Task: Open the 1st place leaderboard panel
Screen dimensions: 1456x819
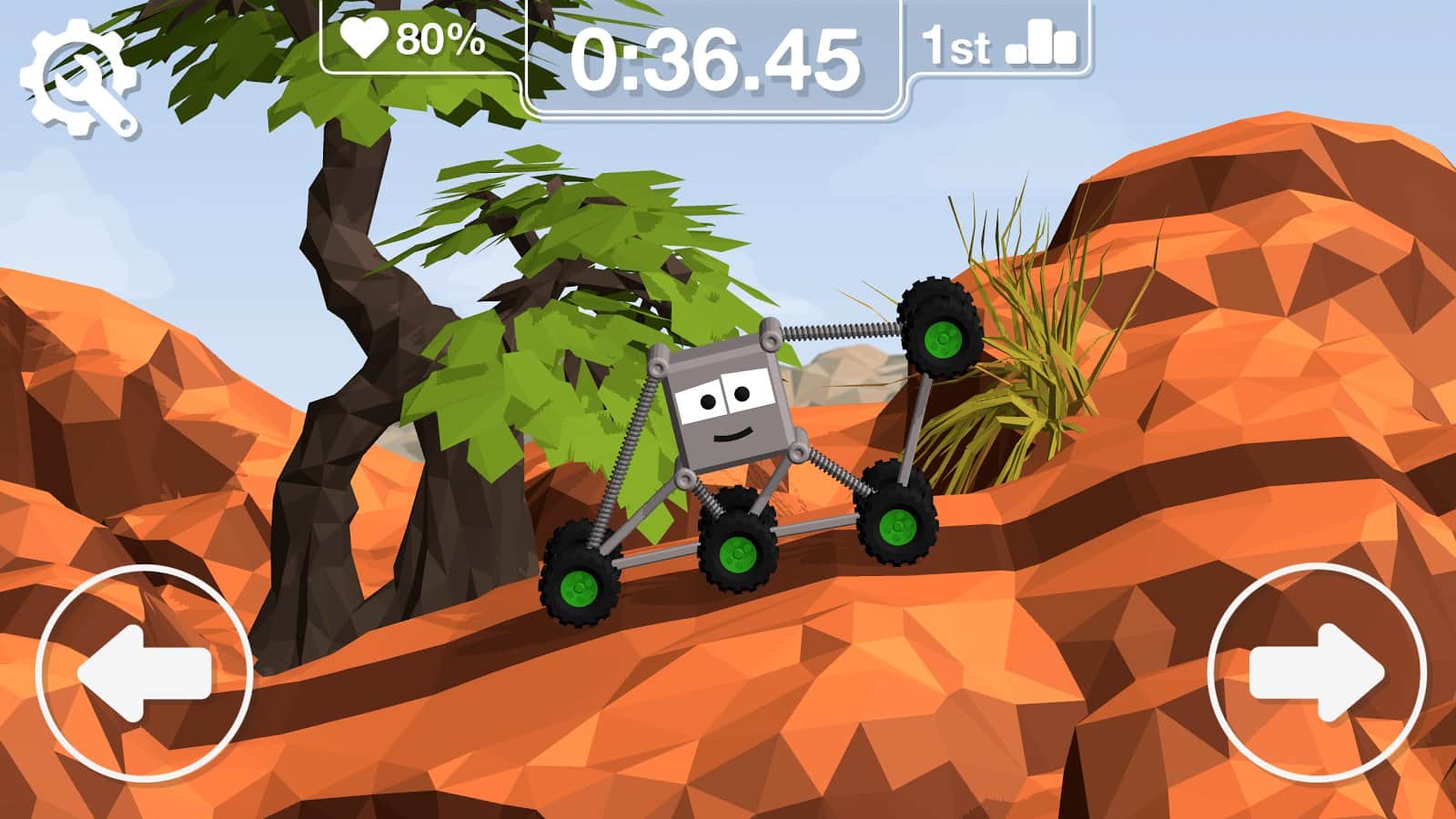Action: pos(998,44)
